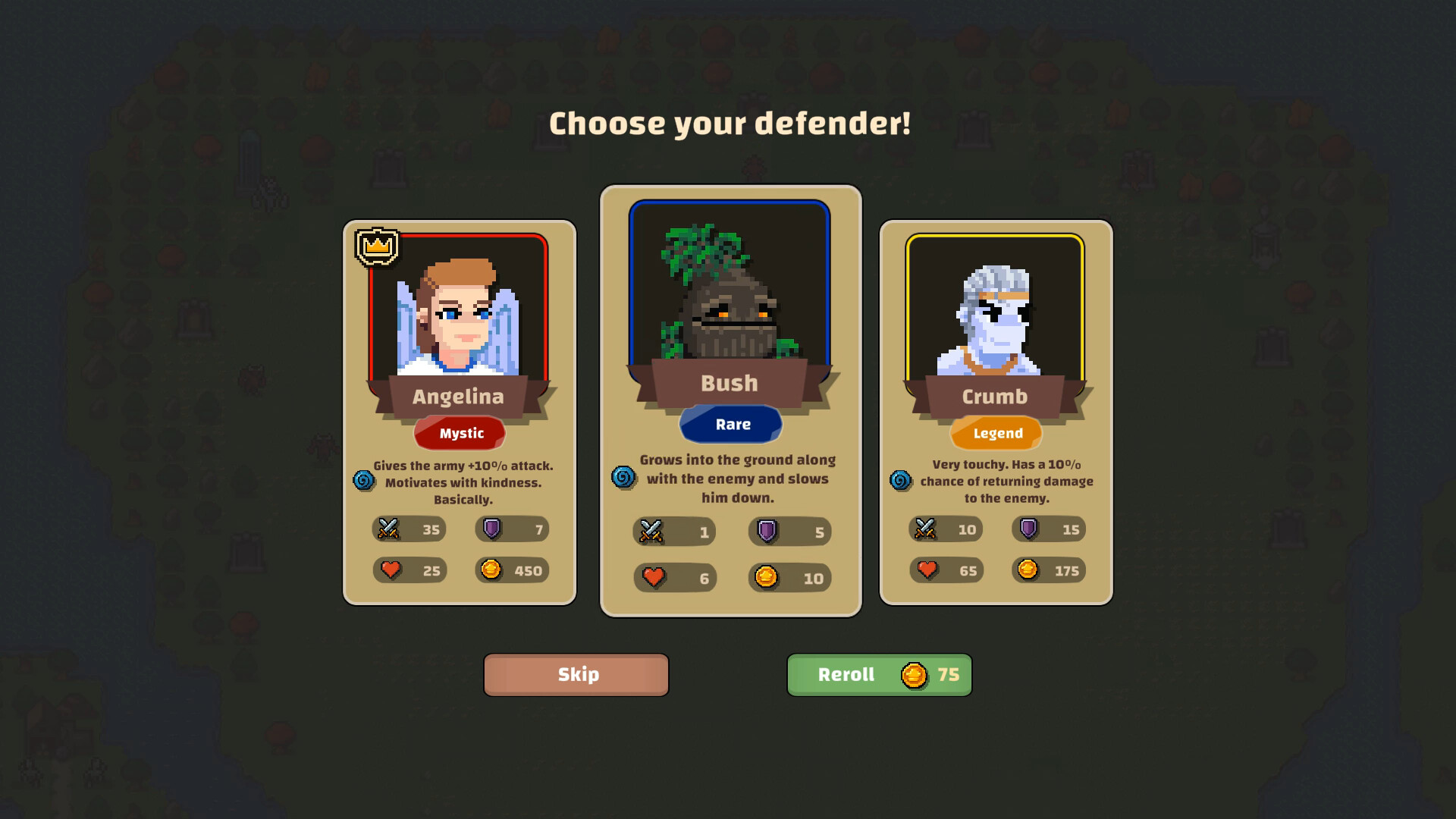Viewport: 1456px width, 819px height.
Task: Click the heart health icon on Crumb's card
Action: tap(927, 570)
